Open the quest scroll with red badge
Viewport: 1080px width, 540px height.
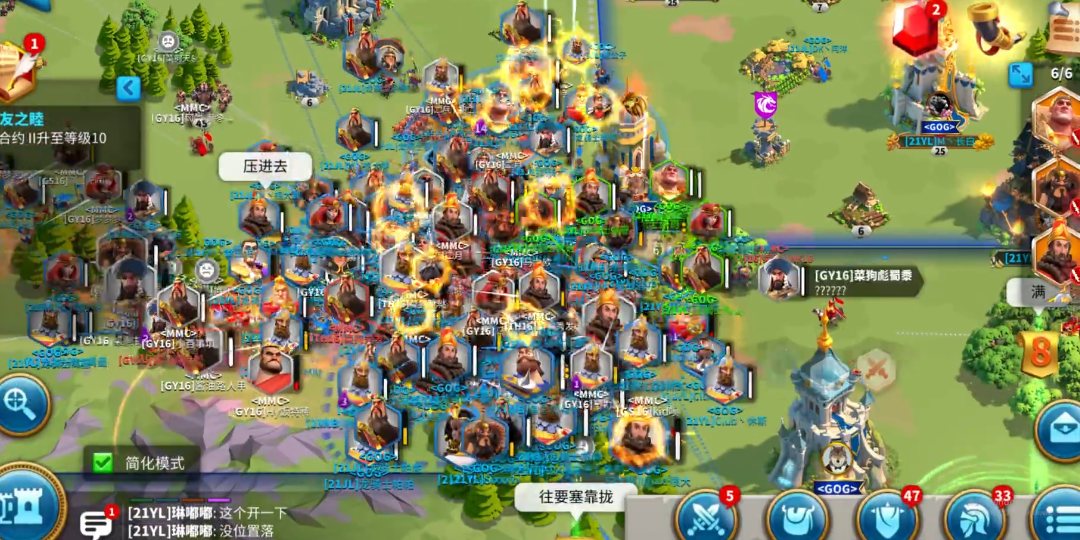[18, 70]
